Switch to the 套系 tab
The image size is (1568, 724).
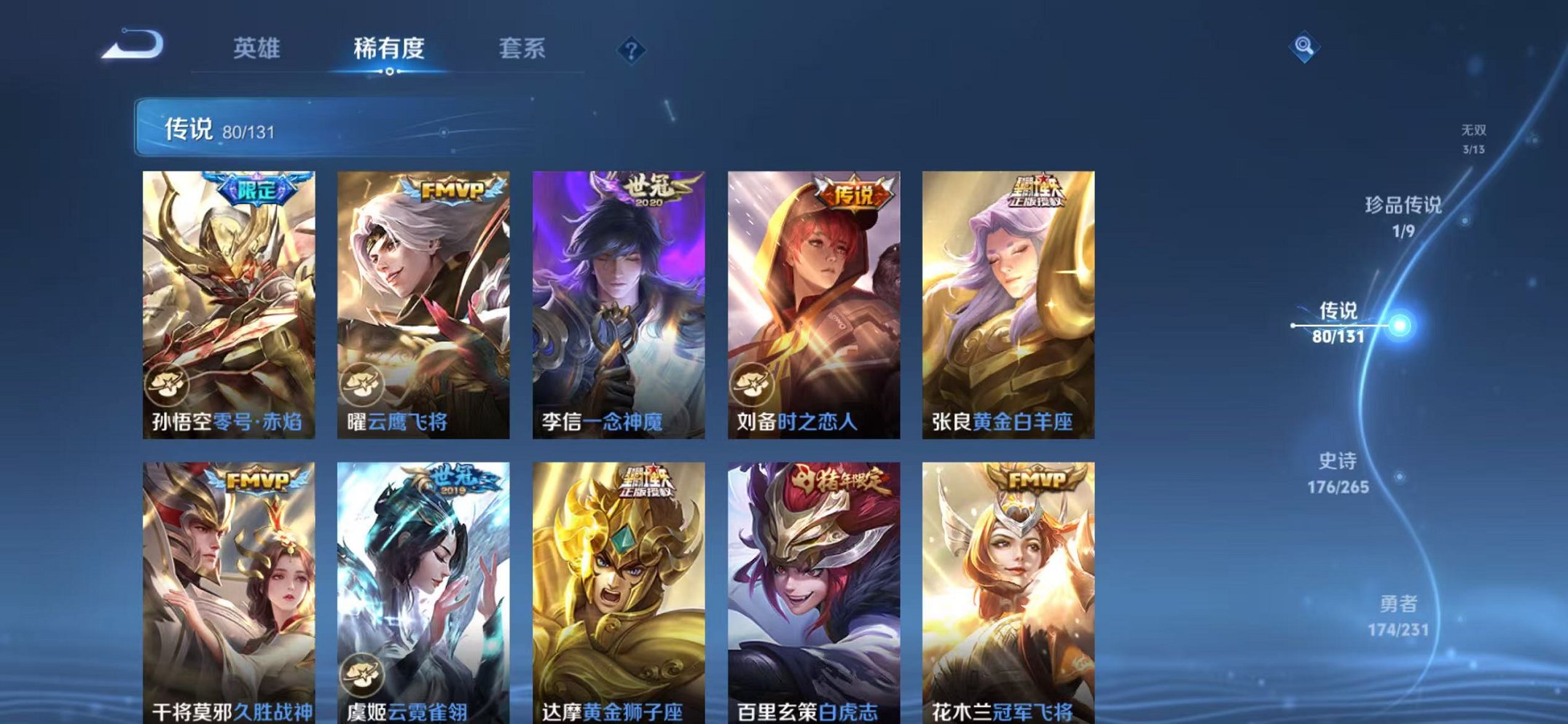[x=523, y=47]
